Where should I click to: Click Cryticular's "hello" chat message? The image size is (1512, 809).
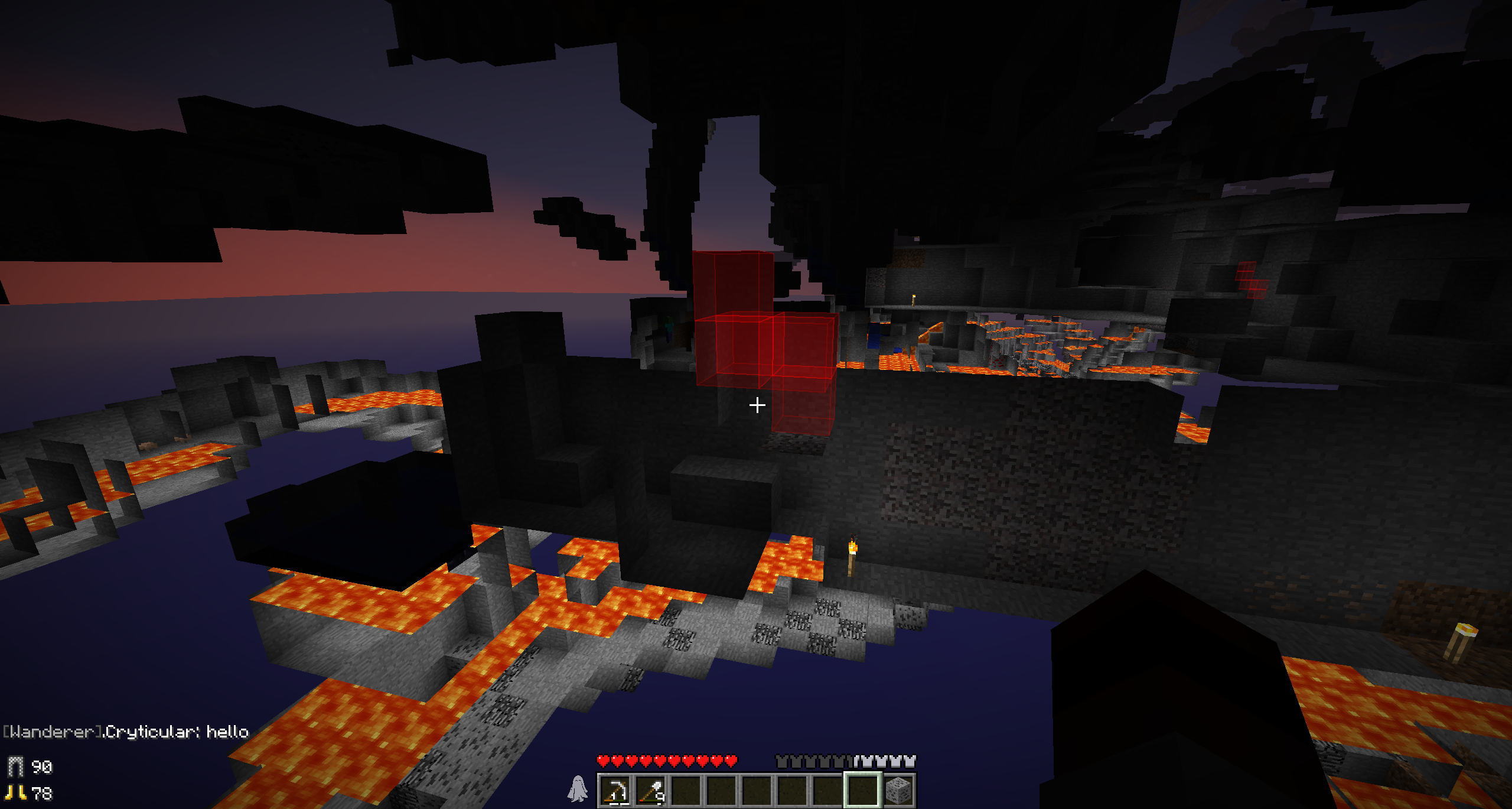[126, 732]
